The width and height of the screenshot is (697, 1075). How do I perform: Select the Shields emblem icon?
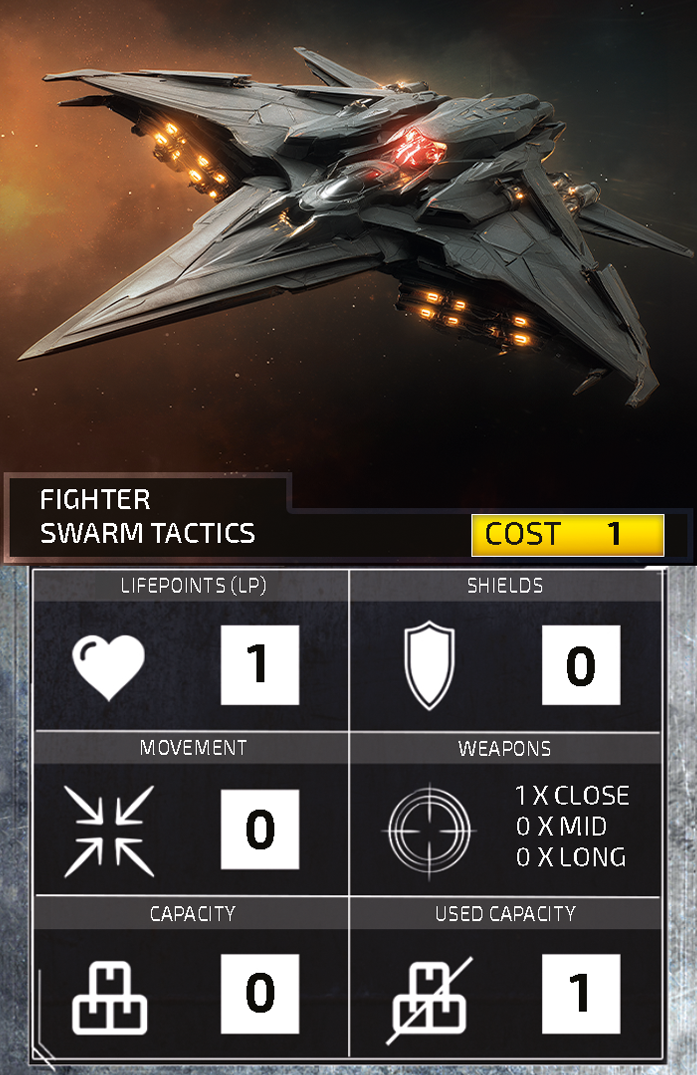point(429,666)
